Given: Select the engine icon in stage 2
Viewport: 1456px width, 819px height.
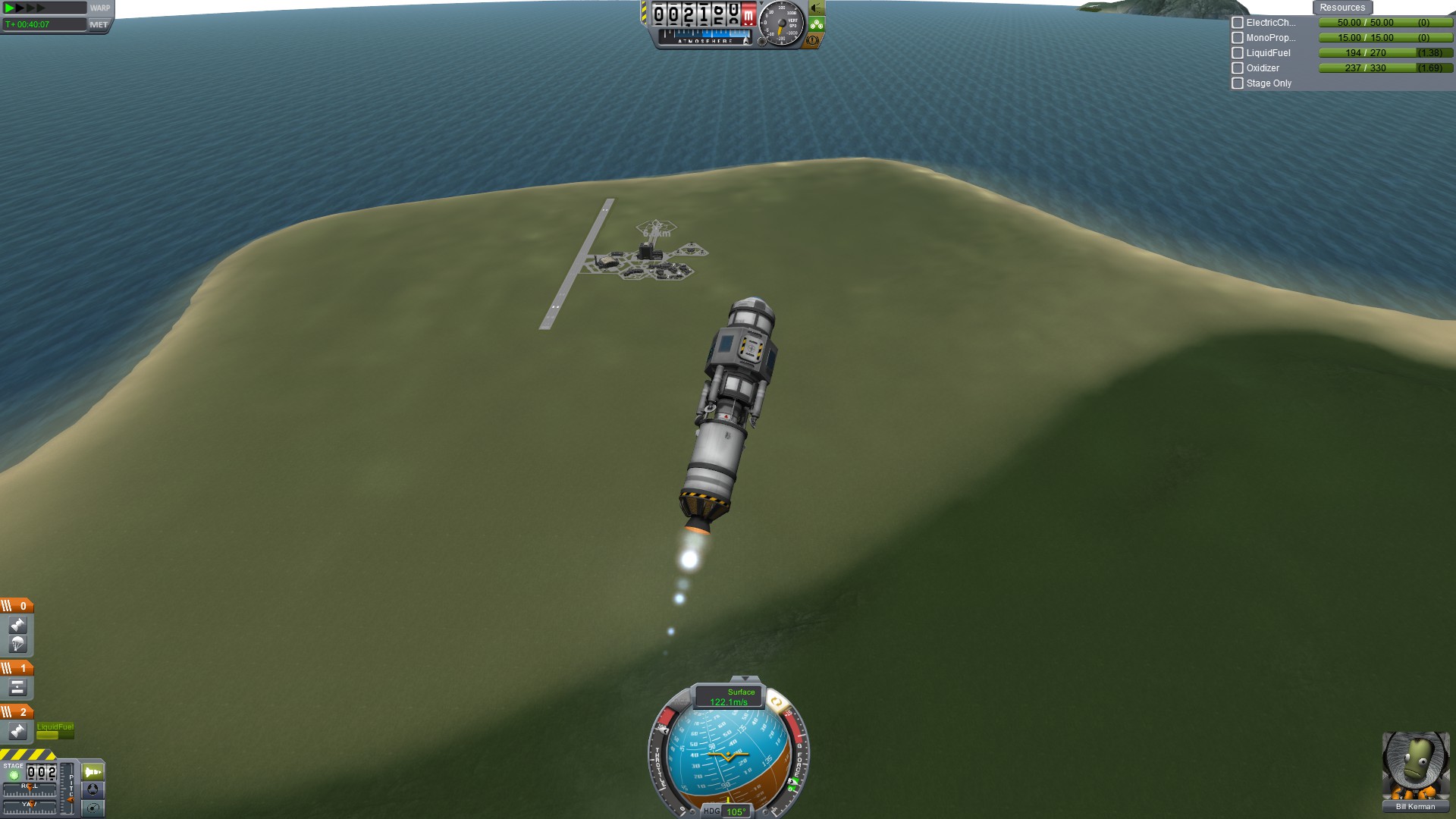Looking at the screenshot, I should click(17, 731).
